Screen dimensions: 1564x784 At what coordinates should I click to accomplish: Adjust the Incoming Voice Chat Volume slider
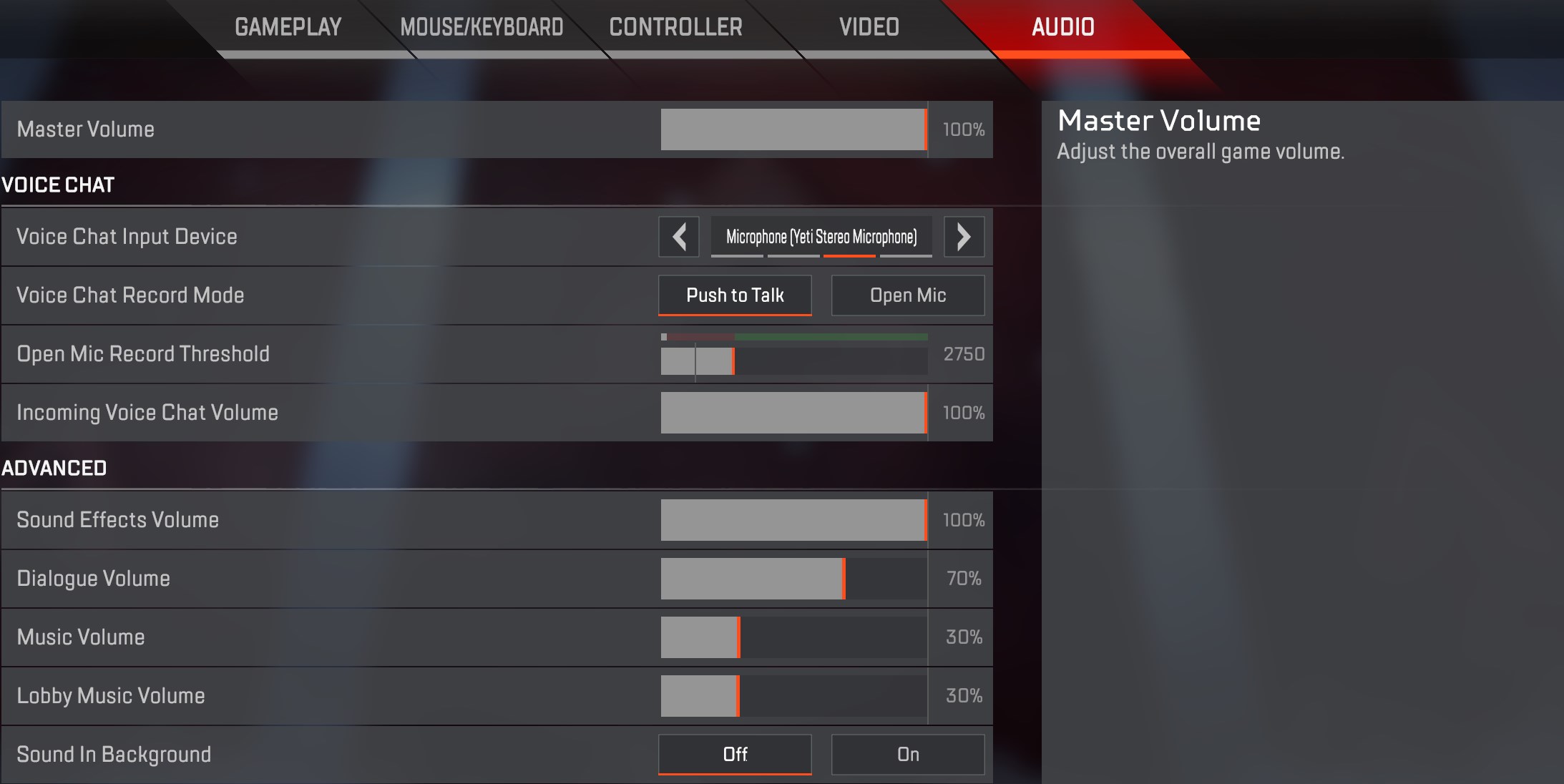794,413
